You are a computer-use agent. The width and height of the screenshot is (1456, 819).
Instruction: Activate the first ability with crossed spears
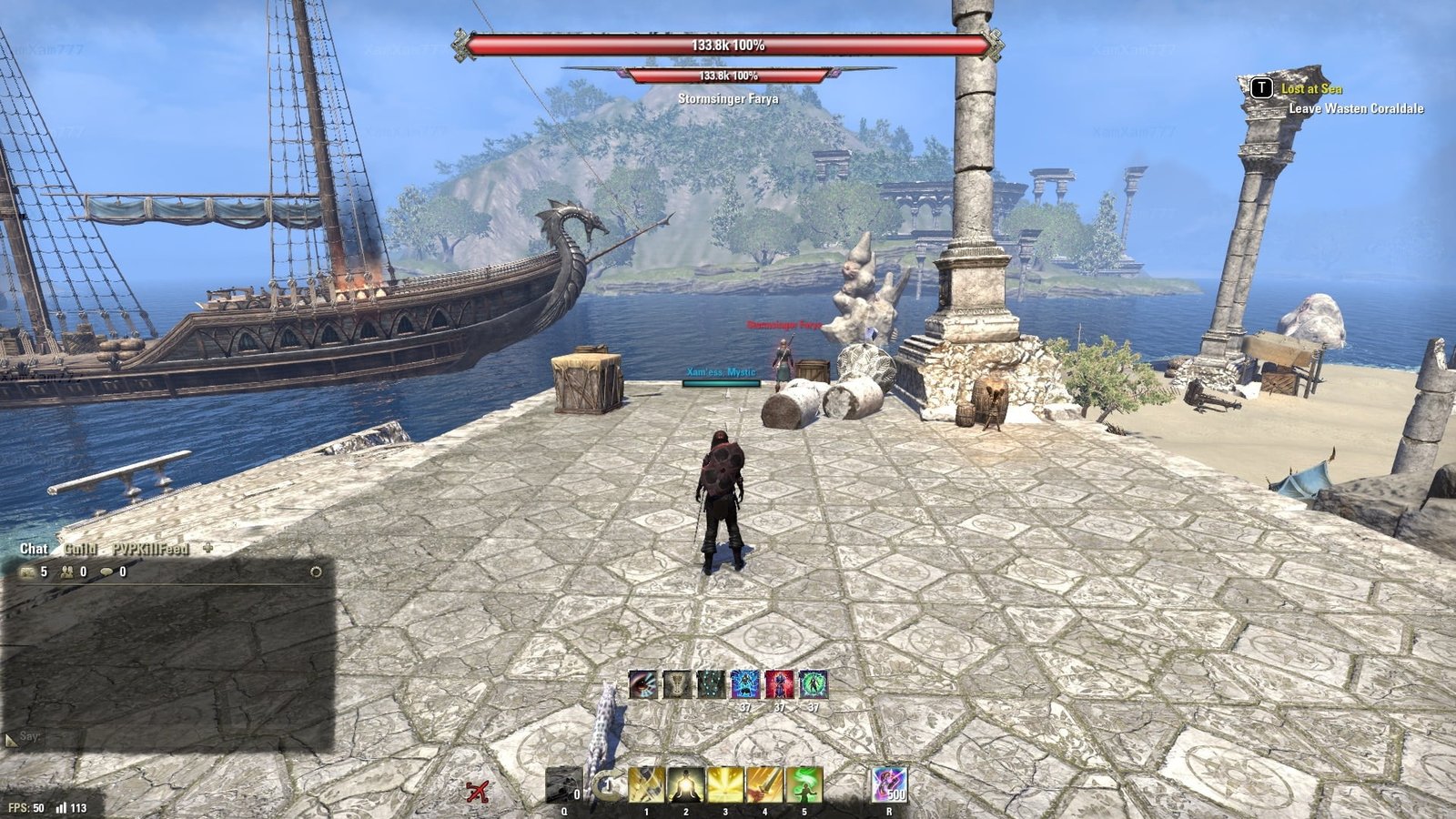coord(646,785)
